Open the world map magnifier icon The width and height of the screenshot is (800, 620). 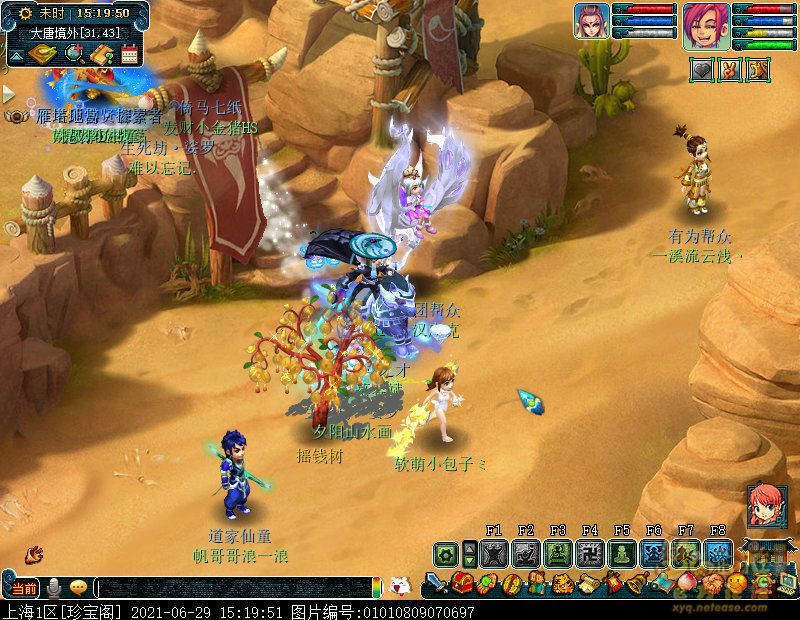(x=73, y=55)
